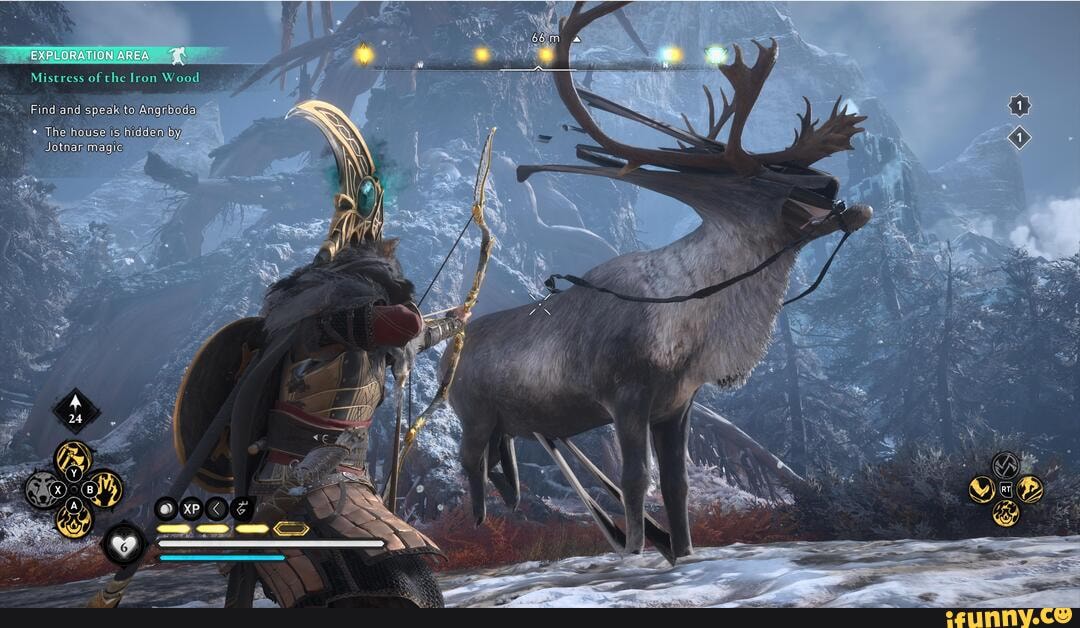Screen dimensions: 1080x628
Task: Click the rune glyph status icon
Action: [243, 508]
